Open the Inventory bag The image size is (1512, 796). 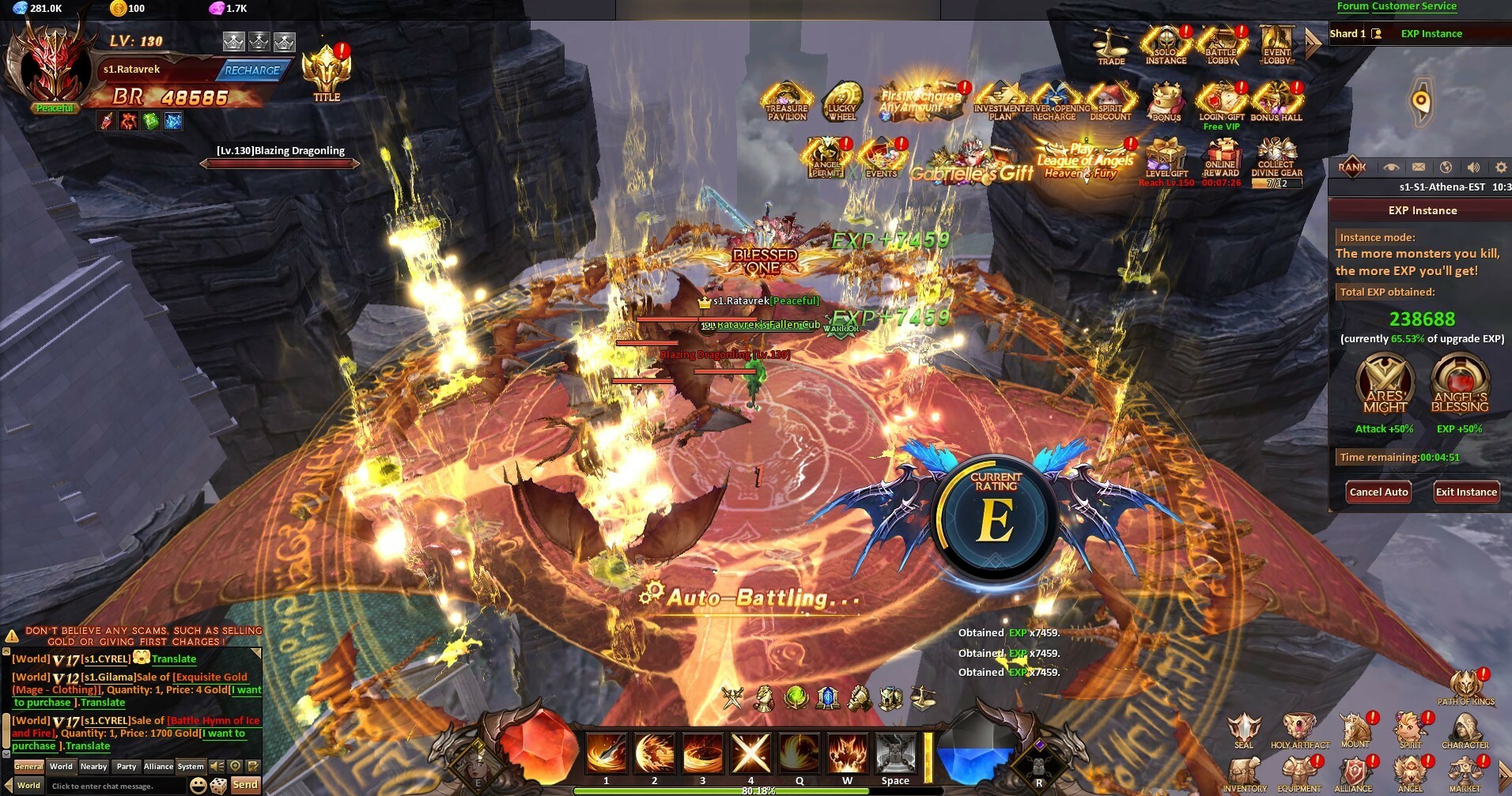tap(1245, 774)
